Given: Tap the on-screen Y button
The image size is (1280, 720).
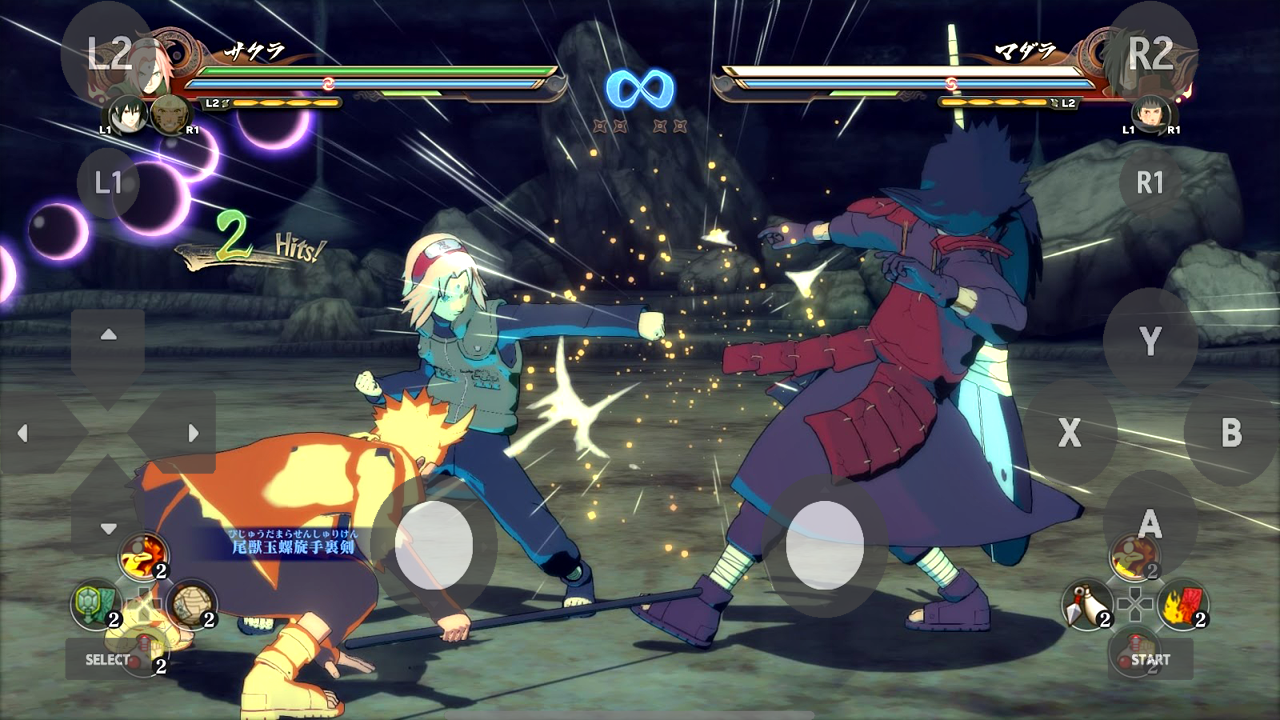Looking at the screenshot, I should point(1150,341).
